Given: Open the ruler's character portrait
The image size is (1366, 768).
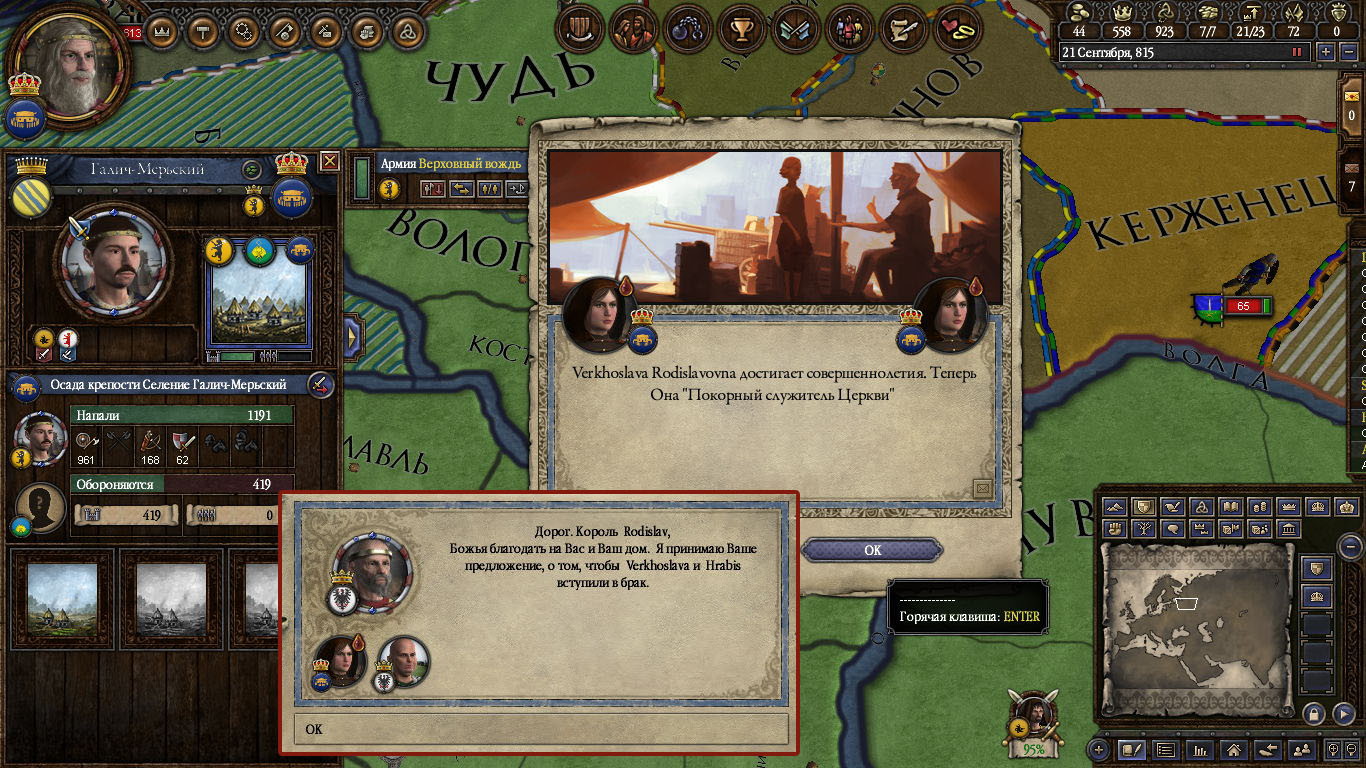Looking at the screenshot, I should coord(70,62).
